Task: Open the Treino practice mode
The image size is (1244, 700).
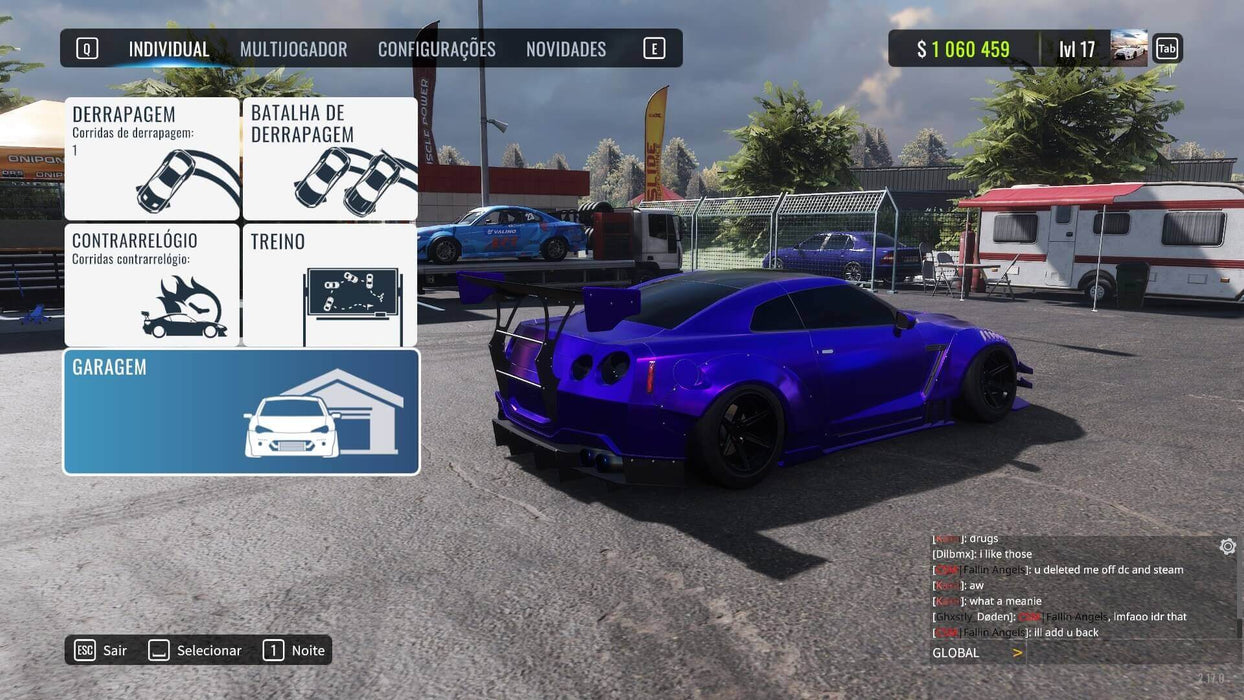Action: pos(330,285)
